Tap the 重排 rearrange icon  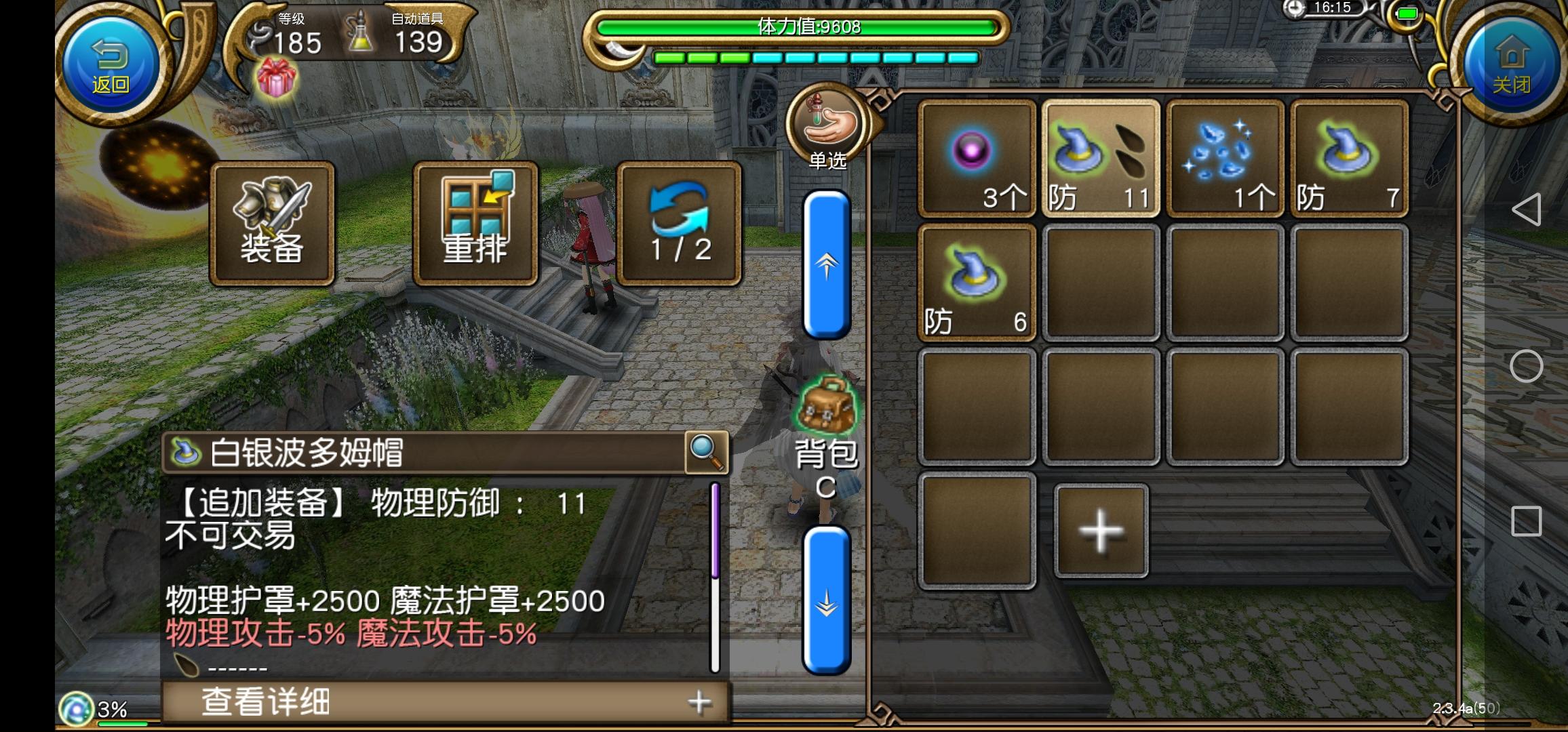[475, 224]
